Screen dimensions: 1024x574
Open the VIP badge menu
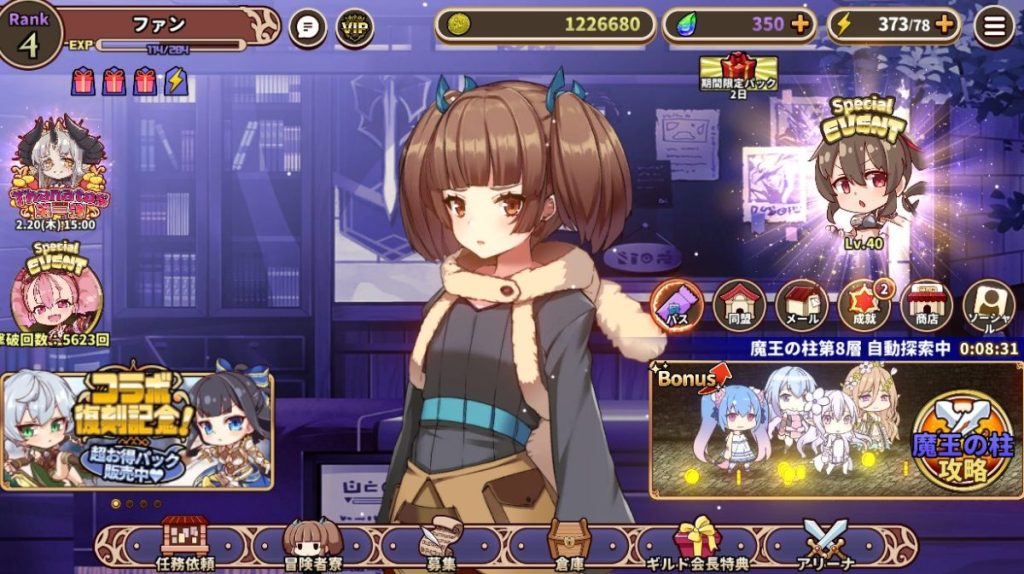click(355, 28)
